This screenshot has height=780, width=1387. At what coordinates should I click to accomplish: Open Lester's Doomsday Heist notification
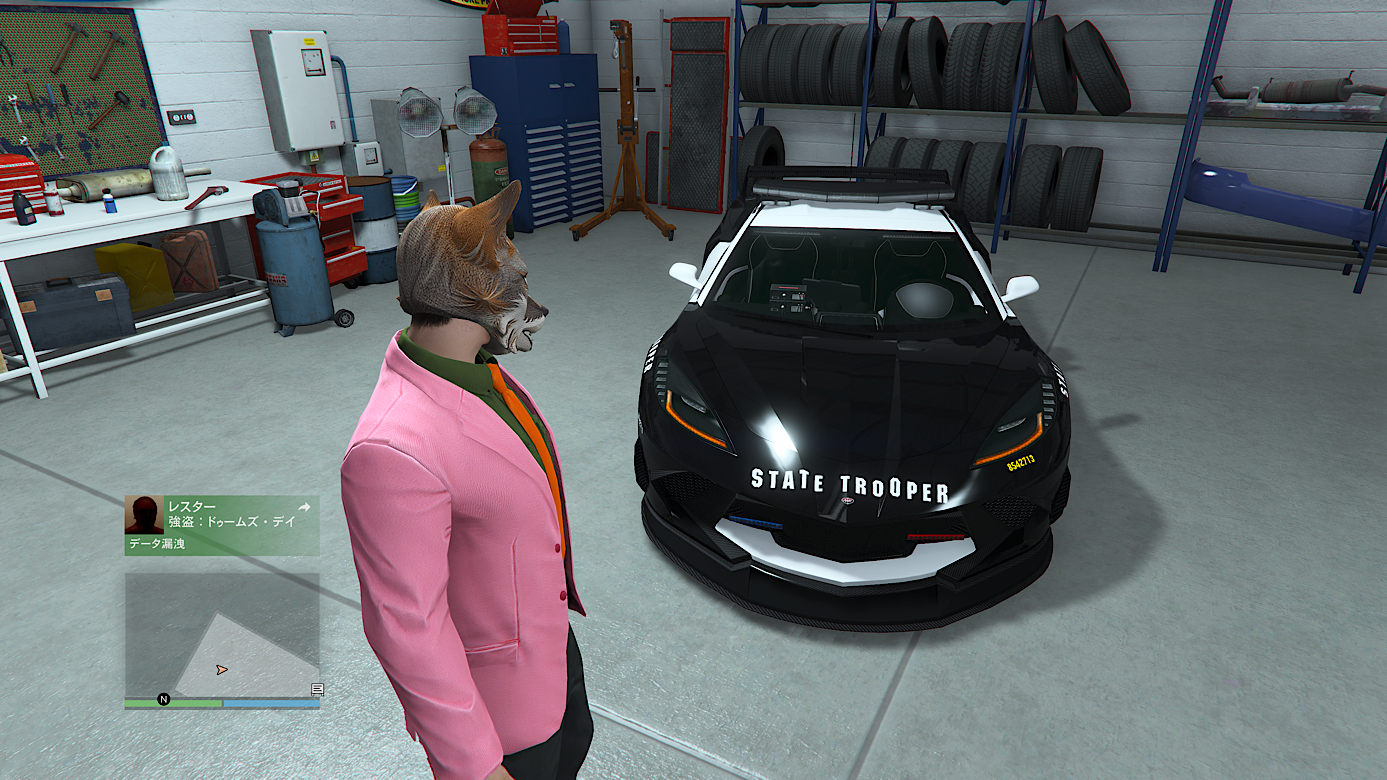coord(230,522)
